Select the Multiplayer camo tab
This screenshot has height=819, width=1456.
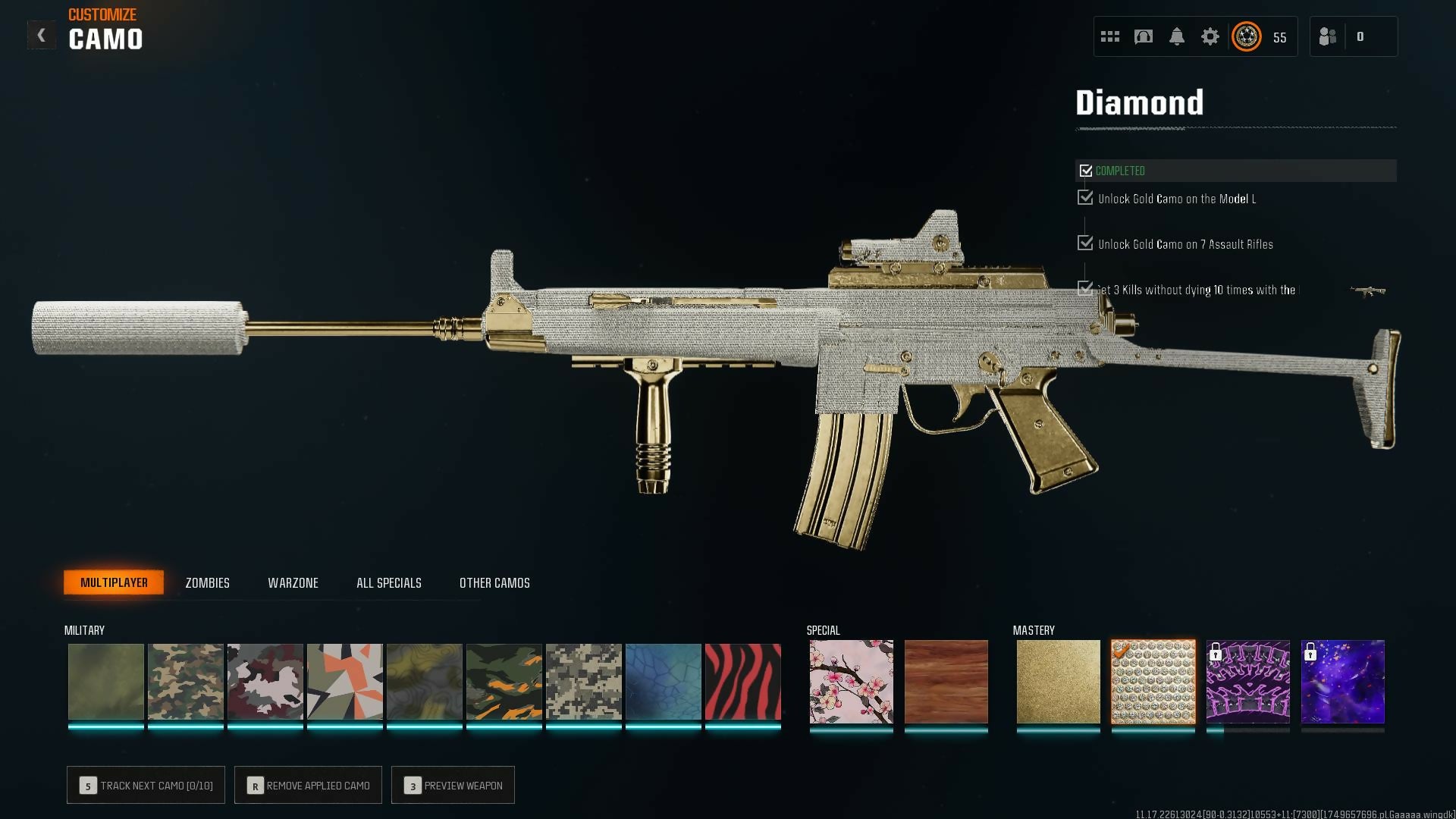point(114,582)
